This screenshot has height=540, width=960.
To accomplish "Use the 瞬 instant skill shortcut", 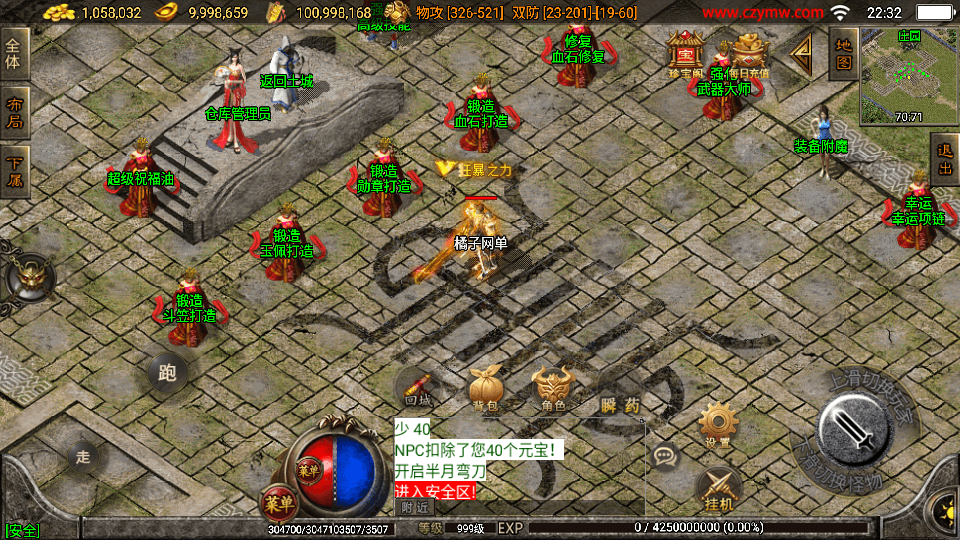I will tap(607, 405).
